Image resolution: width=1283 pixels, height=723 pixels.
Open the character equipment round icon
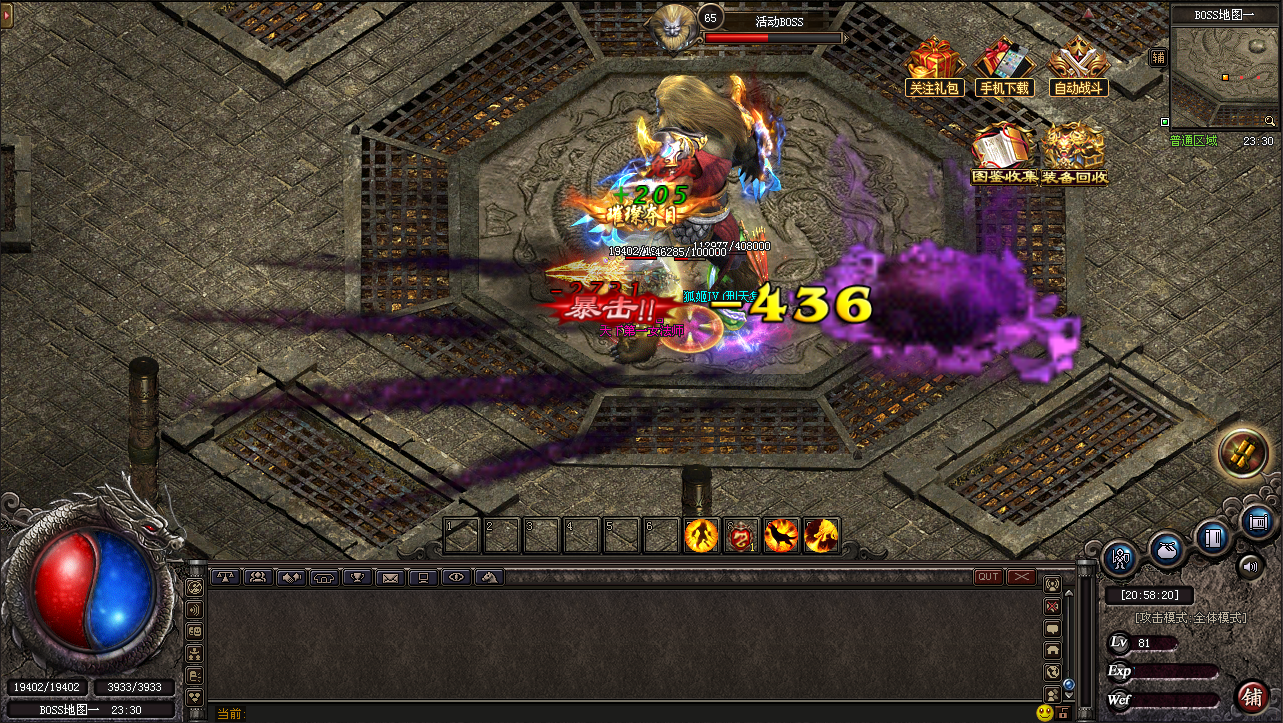(x=1121, y=557)
